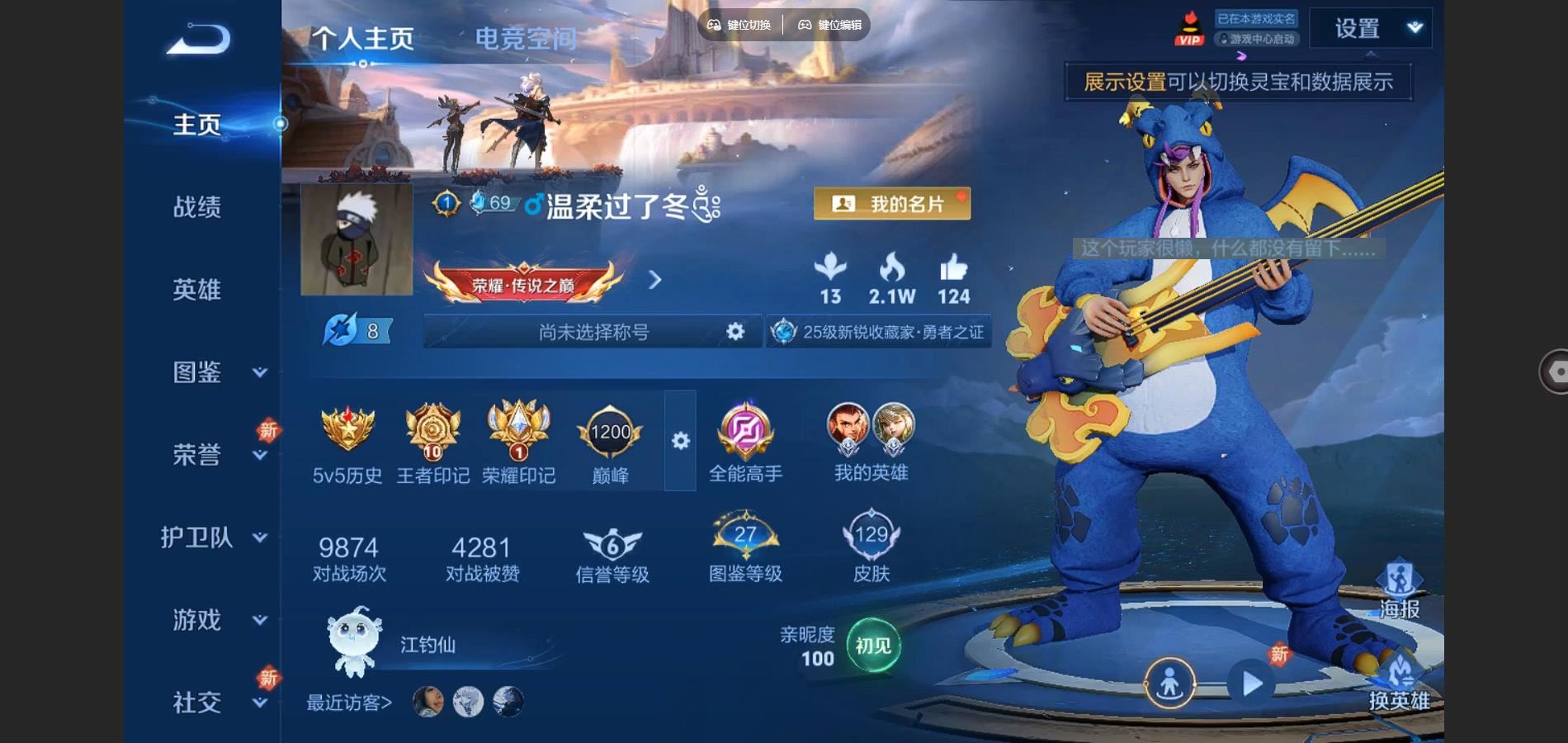Go back with the return arrow
Image resolution: width=1568 pixels, height=743 pixels.
click(x=198, y=40)
